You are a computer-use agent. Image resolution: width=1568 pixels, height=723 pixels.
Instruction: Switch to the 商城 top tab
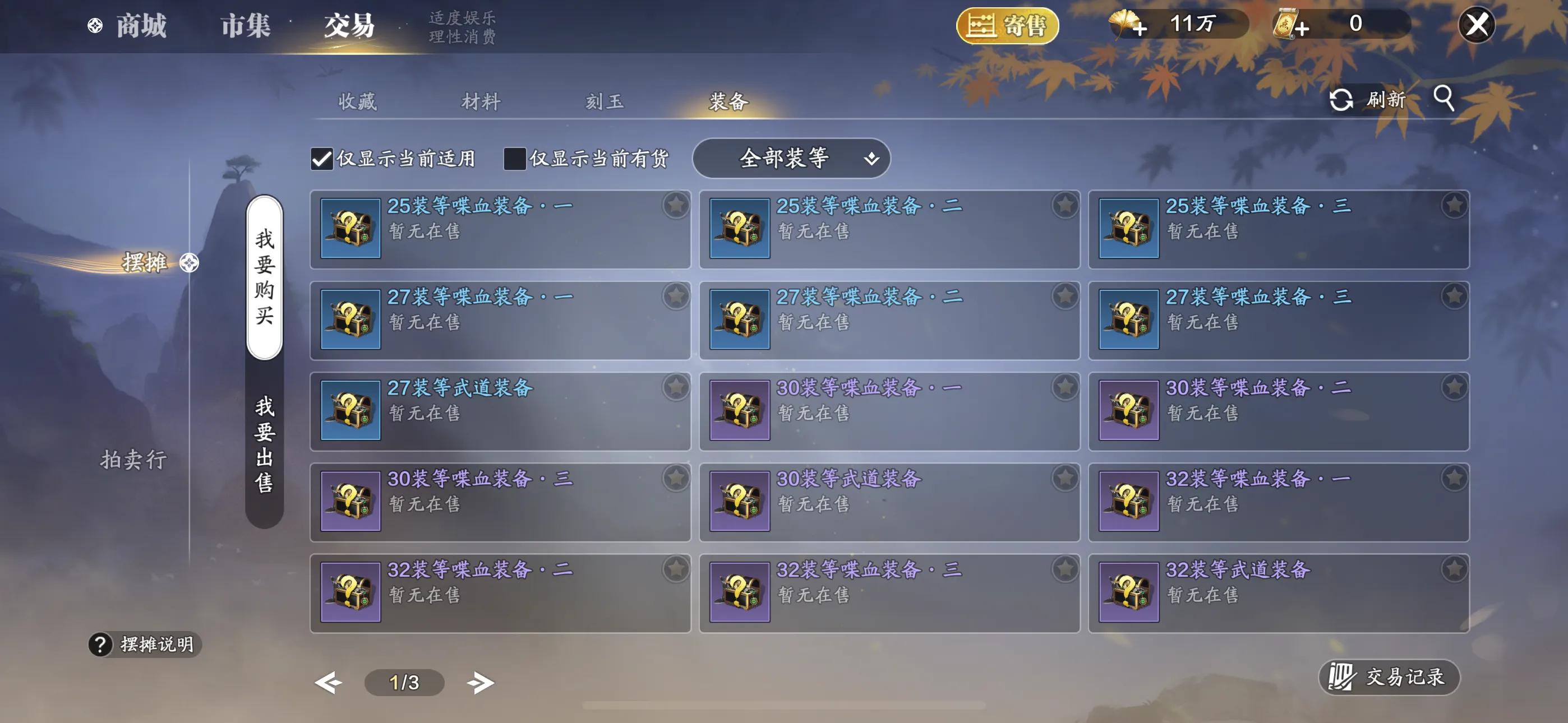(140, 26)
